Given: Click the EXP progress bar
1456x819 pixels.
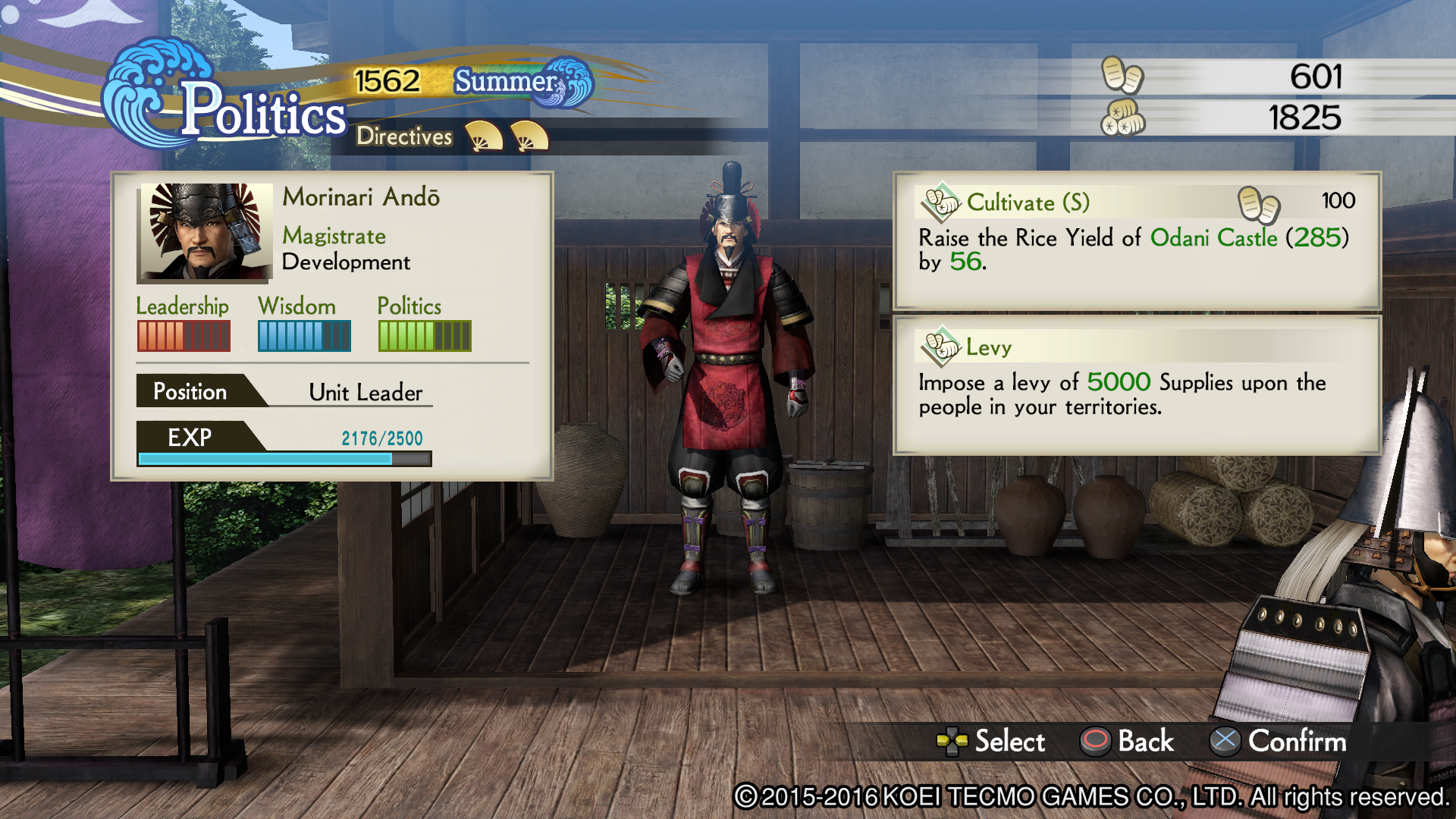Looking at the screenshot, I should coord(284,459).
